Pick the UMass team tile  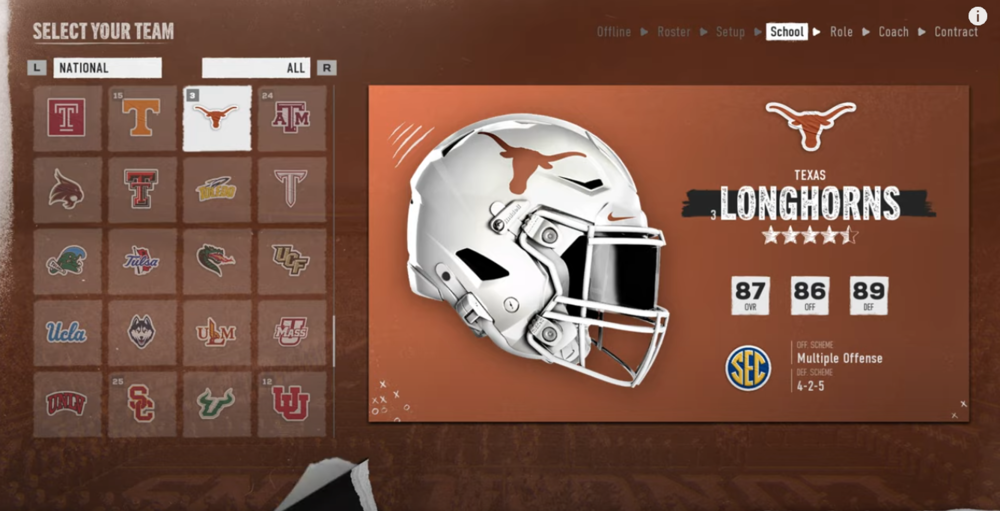[292, 332]
